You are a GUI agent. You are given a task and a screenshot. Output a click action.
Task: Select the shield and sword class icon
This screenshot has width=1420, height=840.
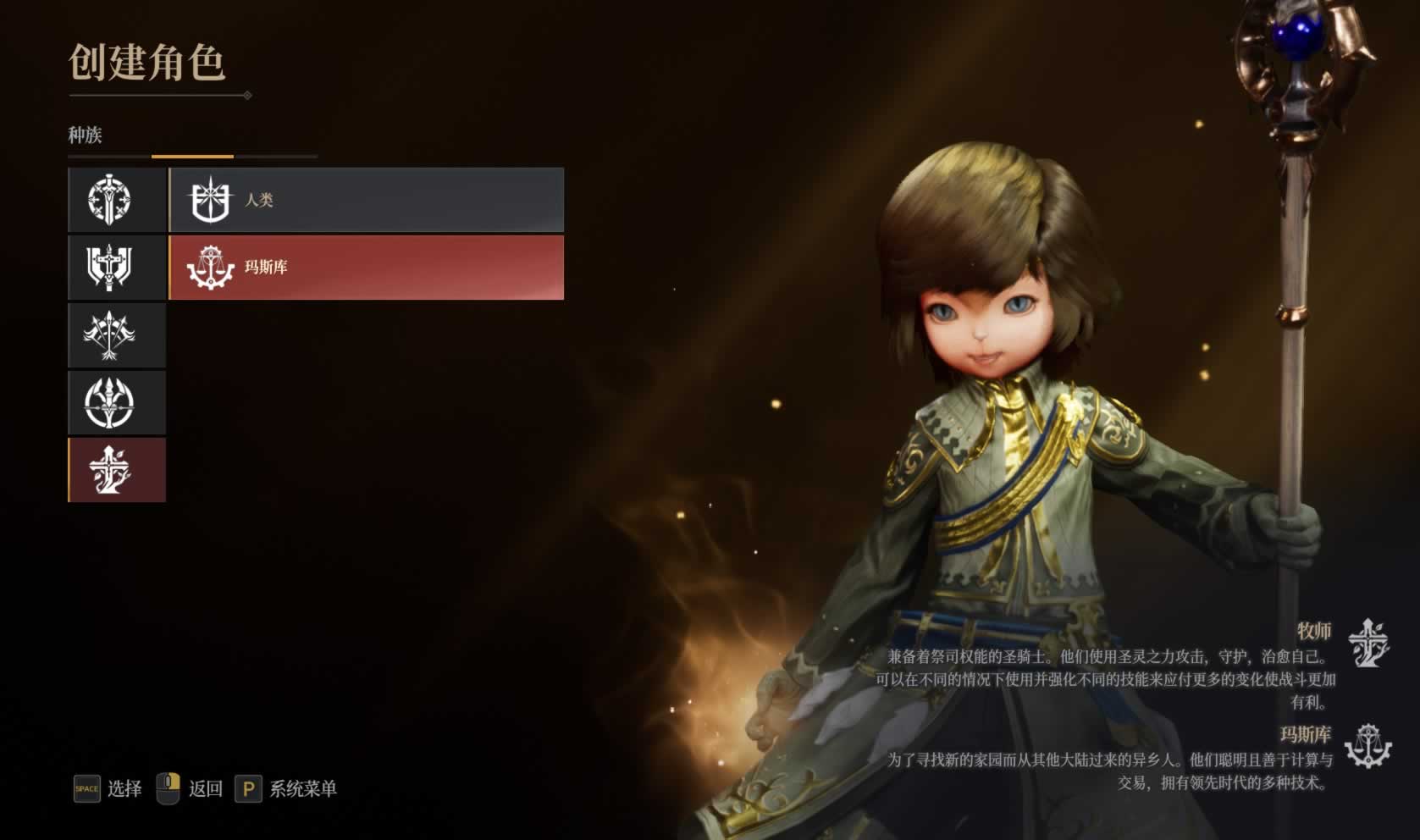117,268
